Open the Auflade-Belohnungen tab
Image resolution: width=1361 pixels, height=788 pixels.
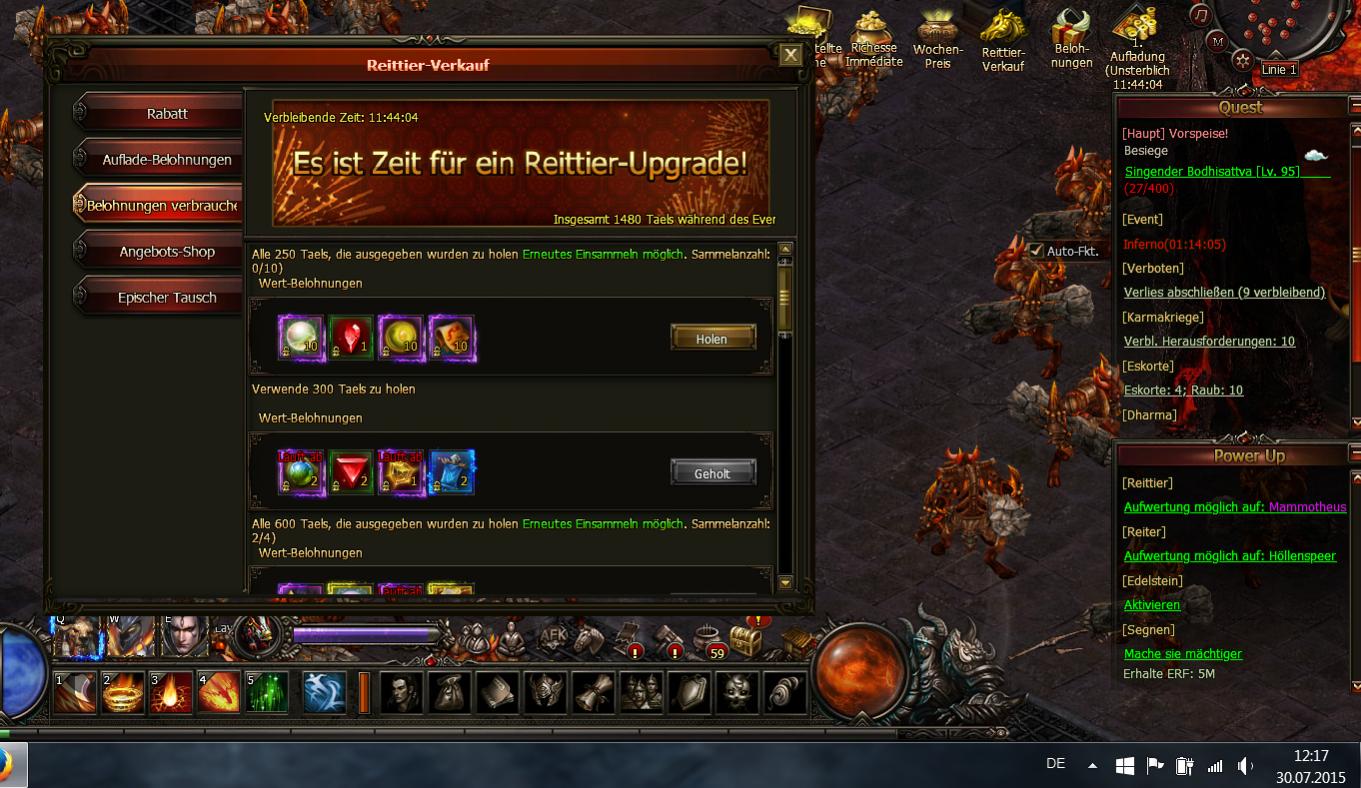166,160
